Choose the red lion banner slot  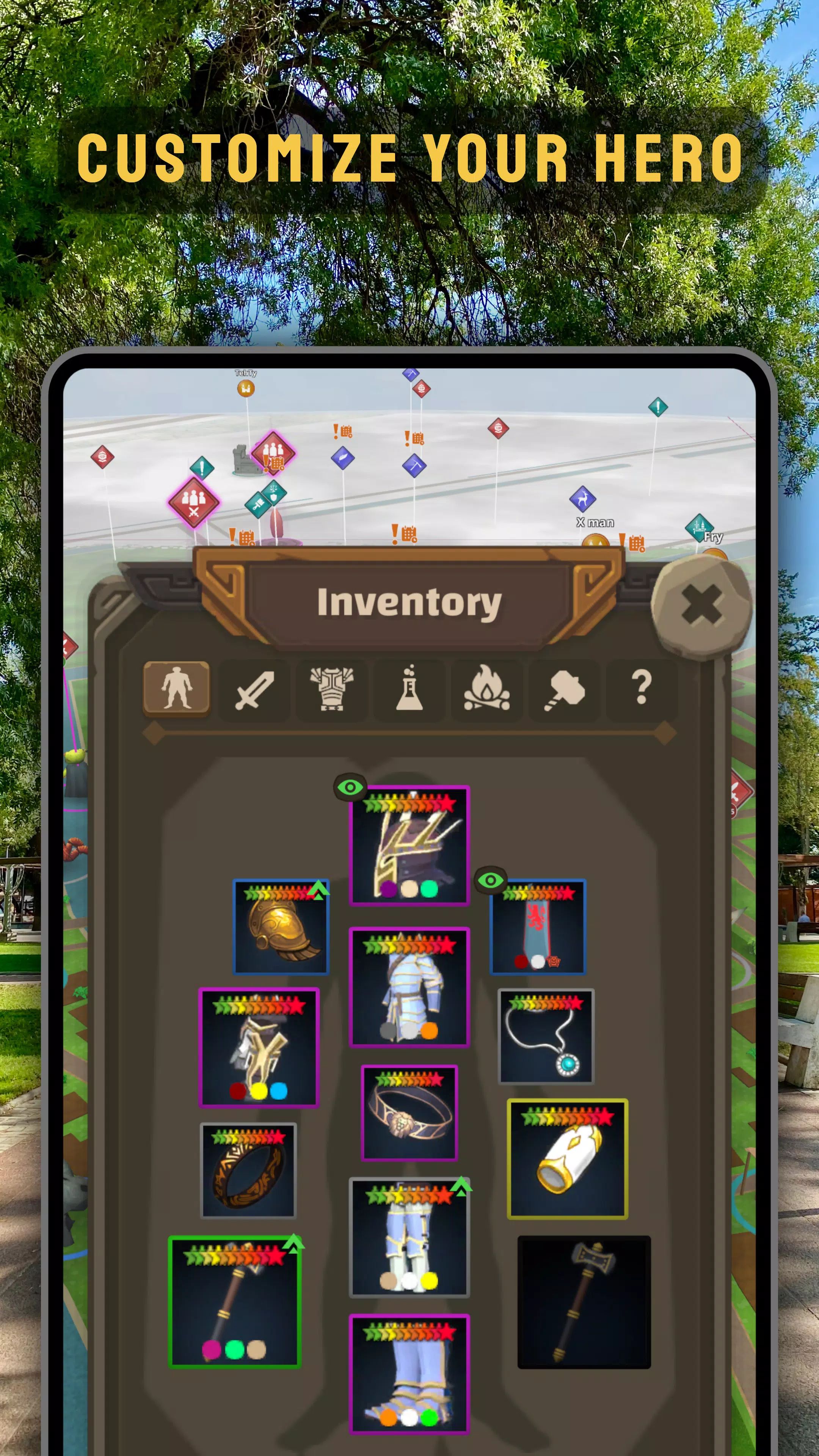pyautogui.click(x=538, y=927)
